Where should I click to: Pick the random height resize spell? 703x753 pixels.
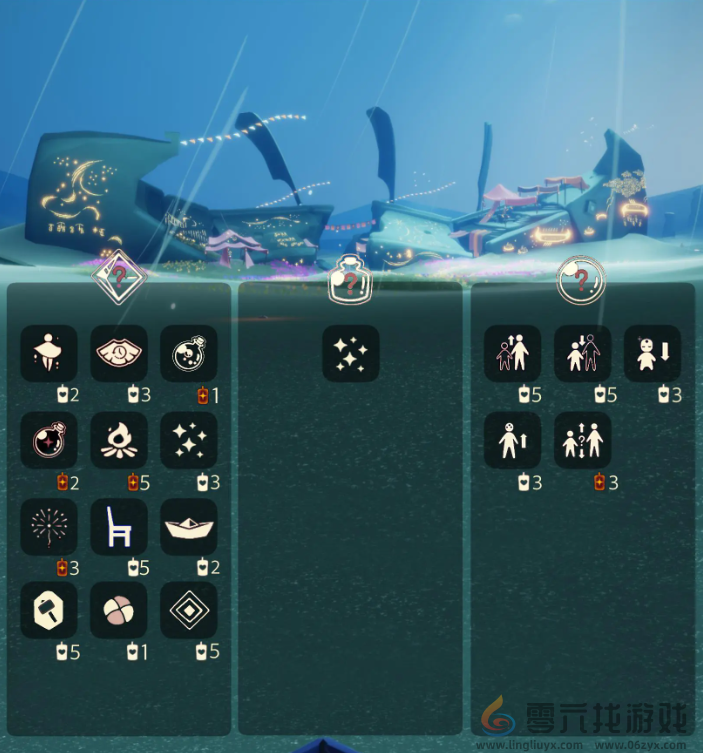click(x=582, y=440)
